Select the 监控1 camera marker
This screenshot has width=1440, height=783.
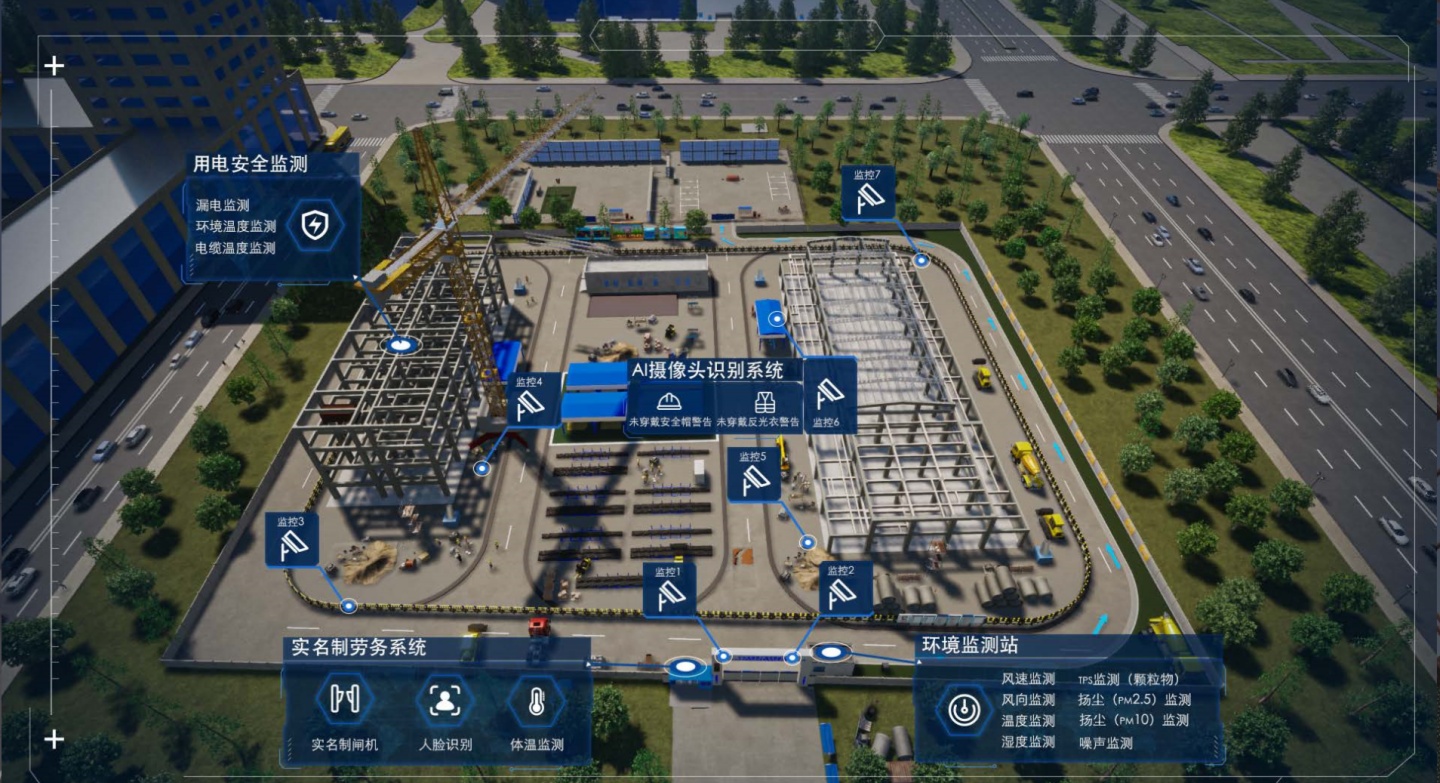(x=669, y=591)
